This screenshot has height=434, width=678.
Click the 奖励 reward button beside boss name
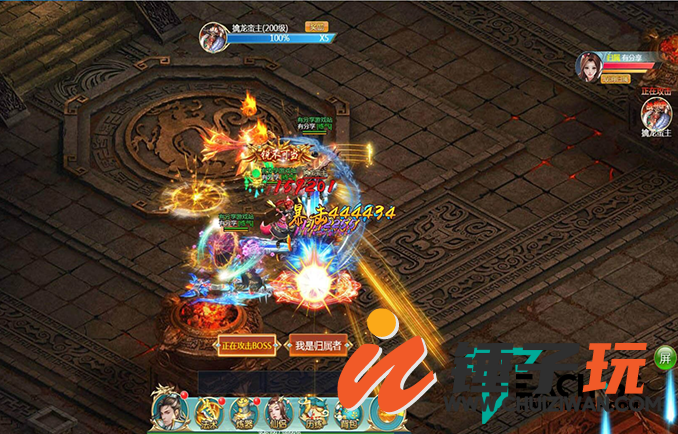316,27
